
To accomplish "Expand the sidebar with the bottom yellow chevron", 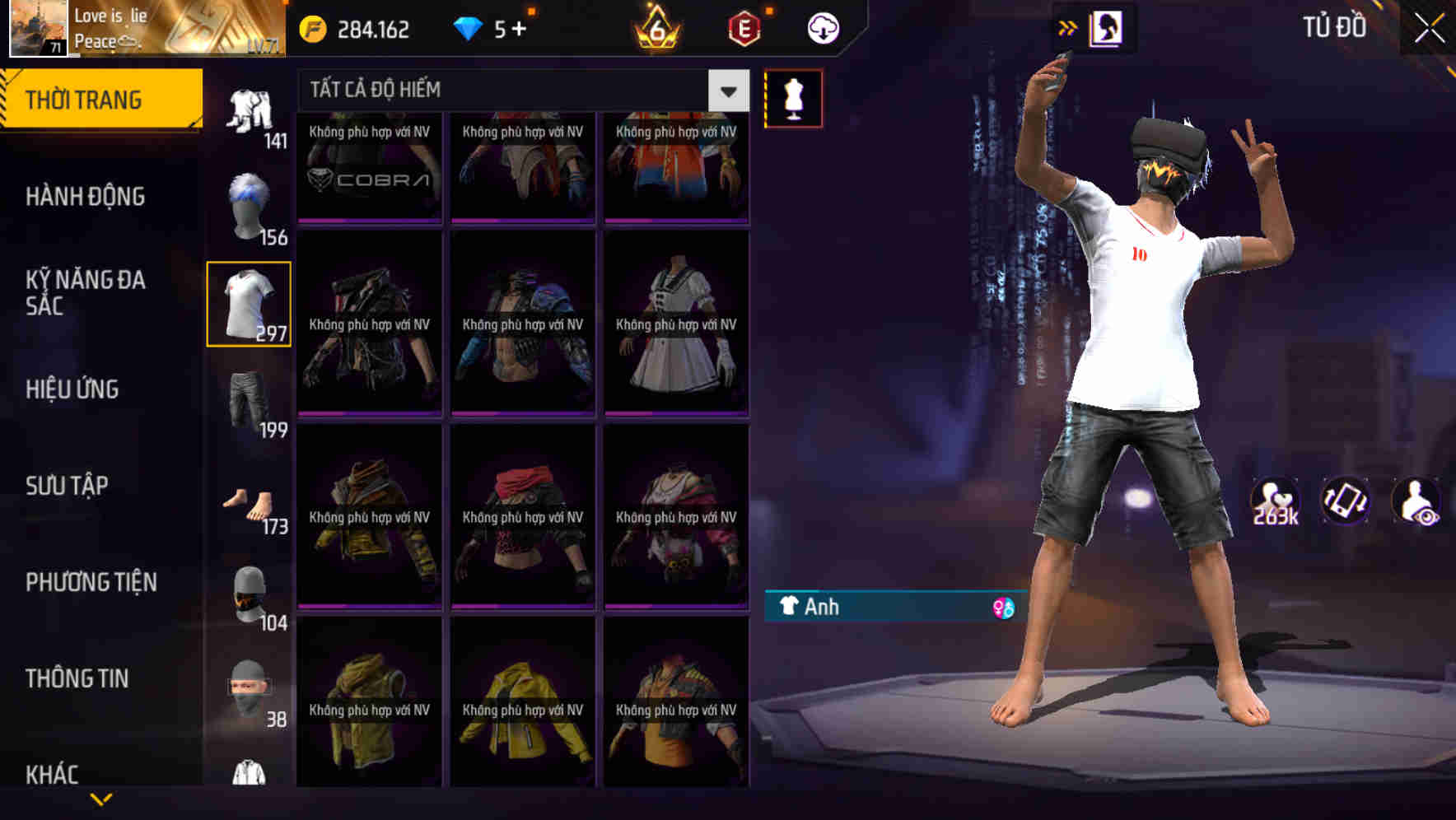I will [x=99, y=797].
